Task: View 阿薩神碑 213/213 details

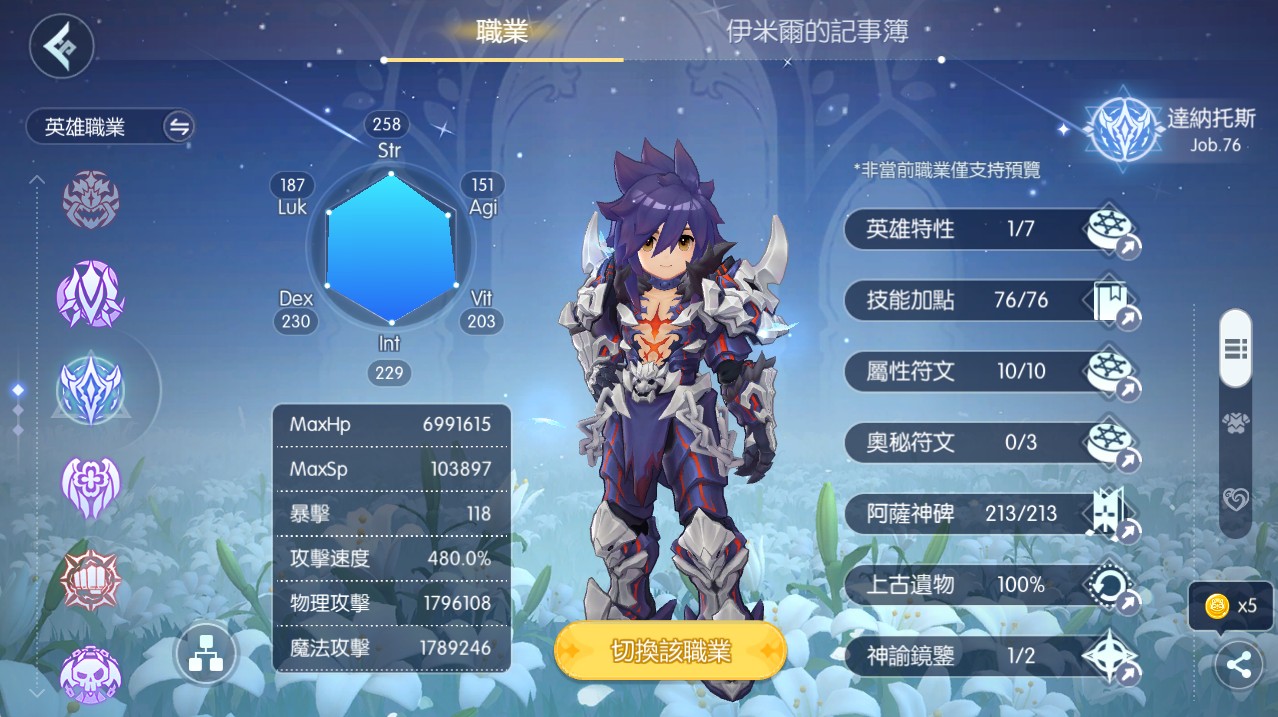Action: click(x=990, y=514)
